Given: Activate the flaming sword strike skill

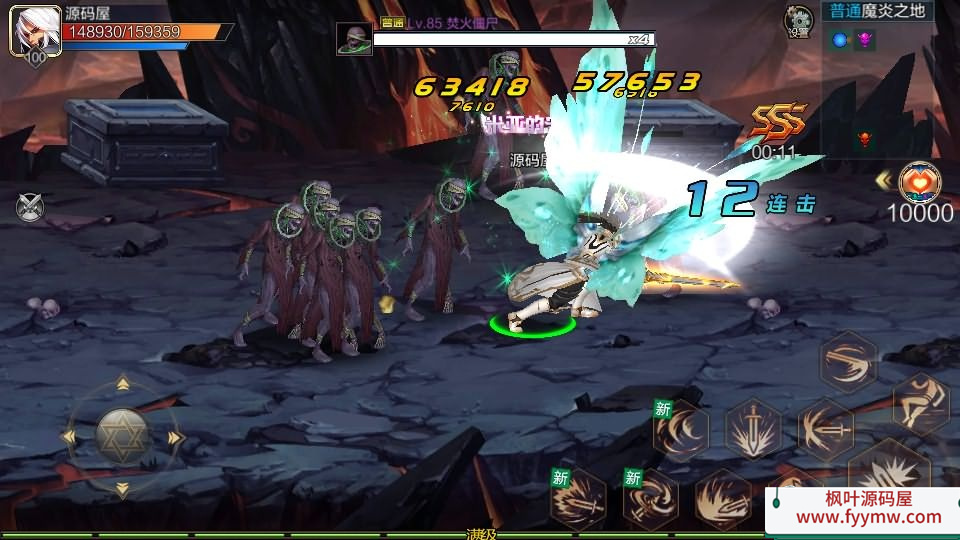Looking at the screenshot, I should pos(723,498).
